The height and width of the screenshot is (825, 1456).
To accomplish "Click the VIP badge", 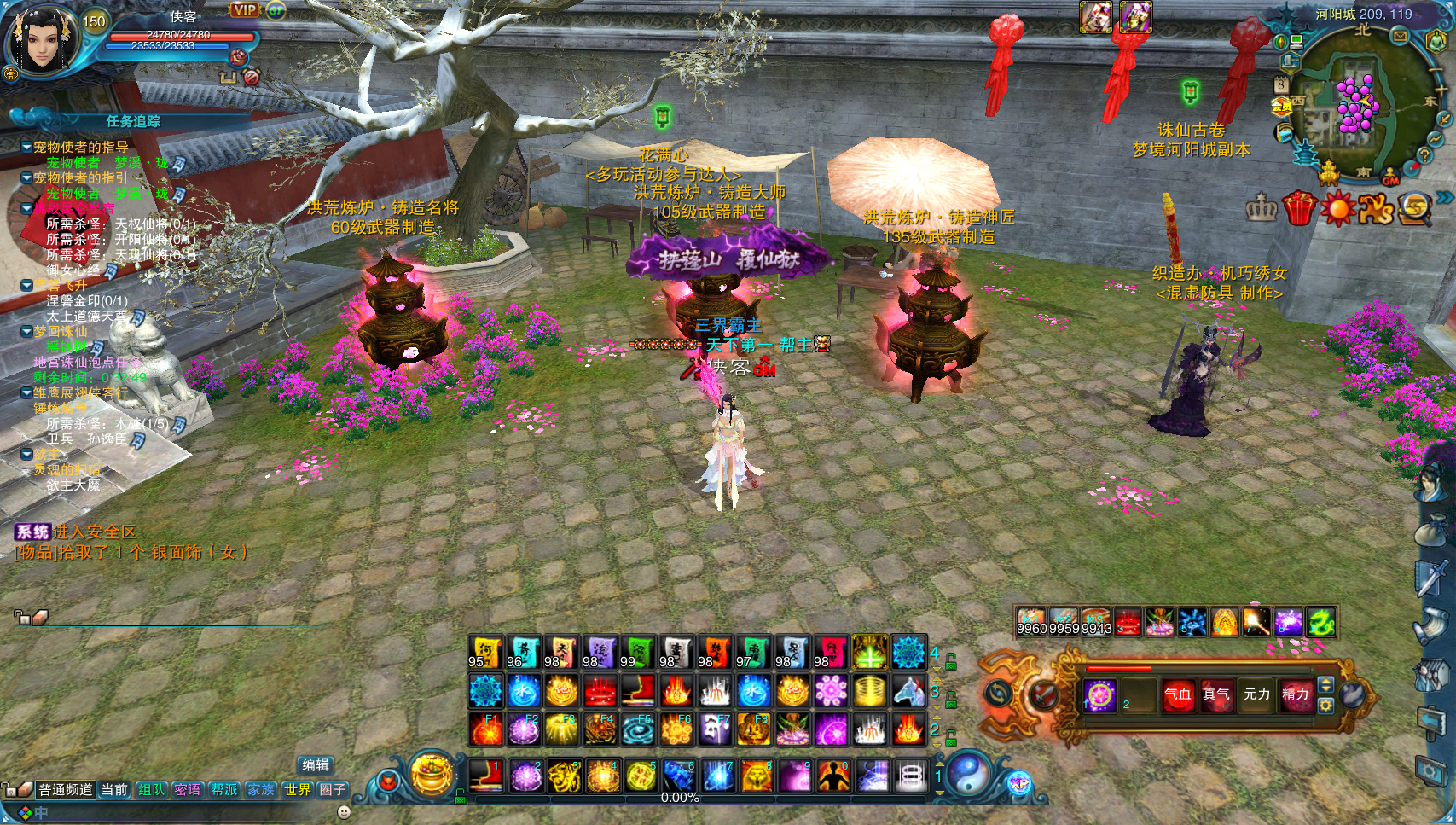I will [x=245, y=10].
